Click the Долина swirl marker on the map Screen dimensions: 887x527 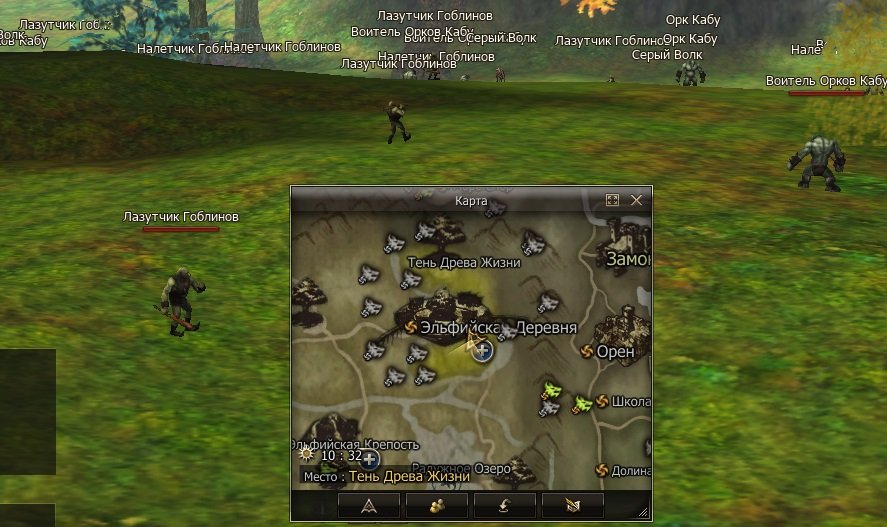pyautogui.click(x=602, y=470)
